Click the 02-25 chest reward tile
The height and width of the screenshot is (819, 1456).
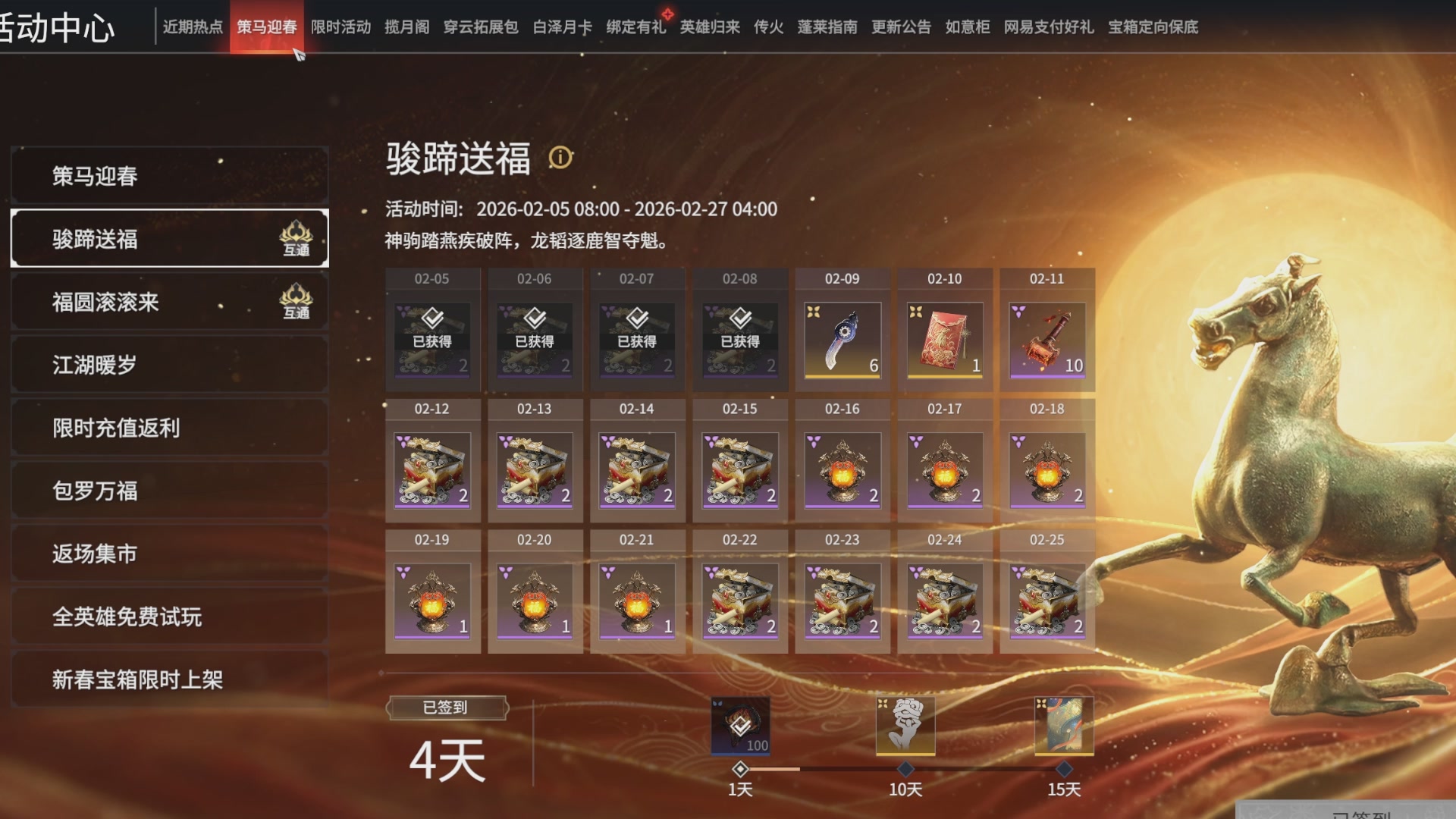1046,603
